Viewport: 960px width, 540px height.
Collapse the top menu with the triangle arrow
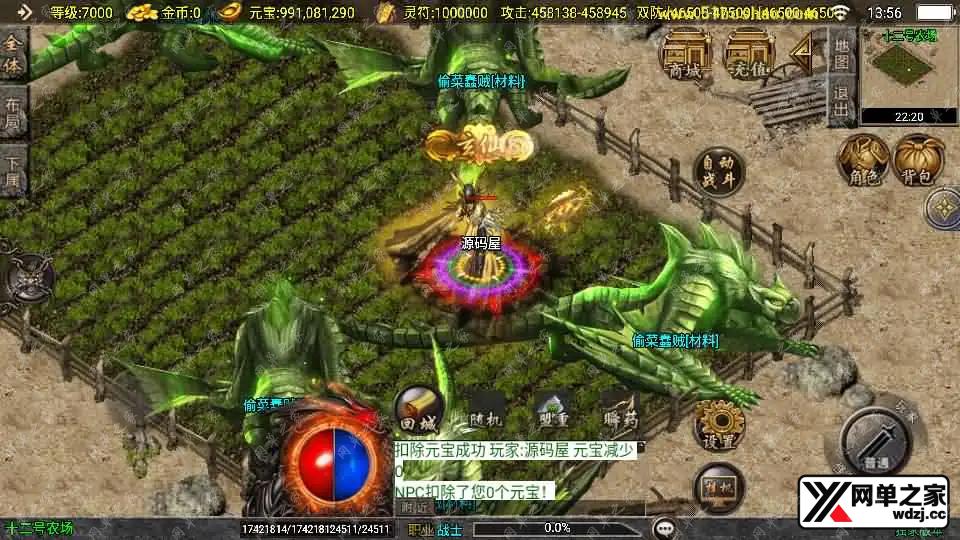pyautogui.click(x=803, y=48)
